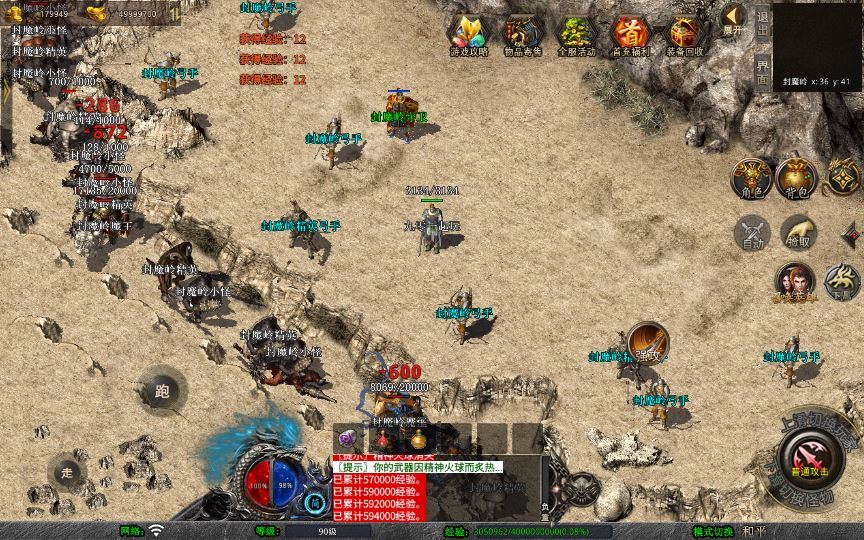The width and height of the screenshot is (864, 540).
Task: Click the 展开 expand arrow button
Action: [734, 18]
